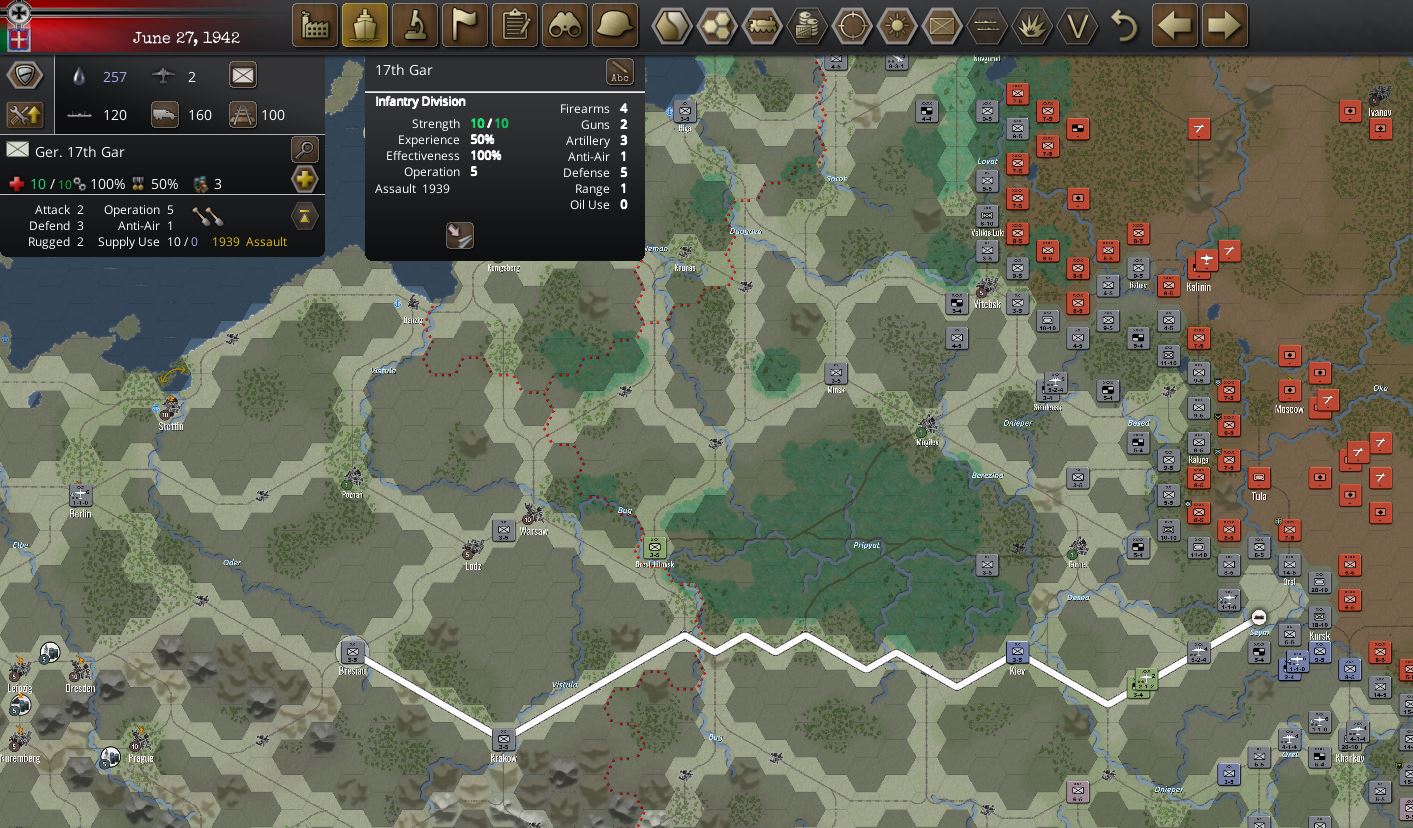Toggle the sun weather overlay

[x=897, y=25]
